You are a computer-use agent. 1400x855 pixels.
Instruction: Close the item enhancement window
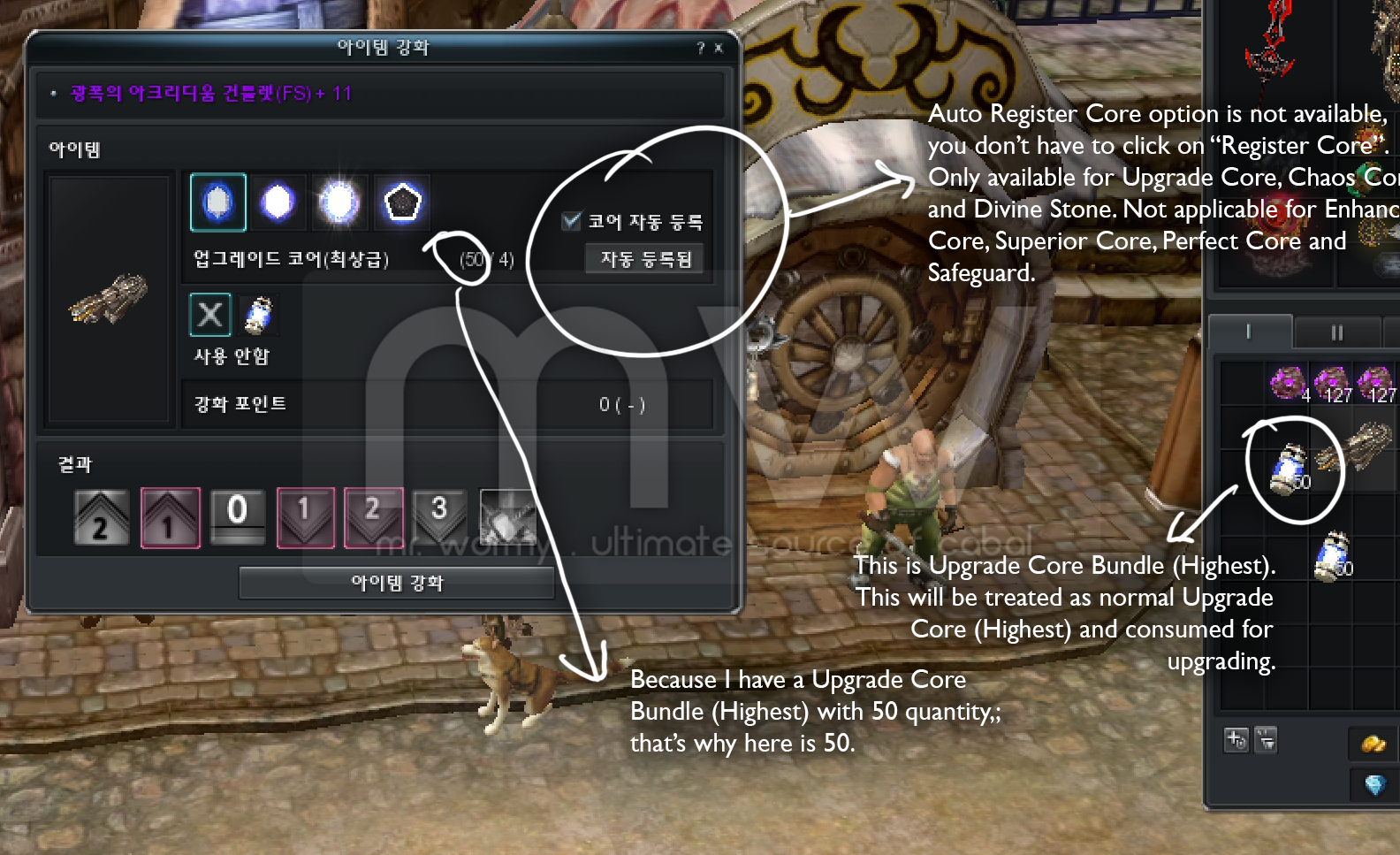tap(719, 48)
